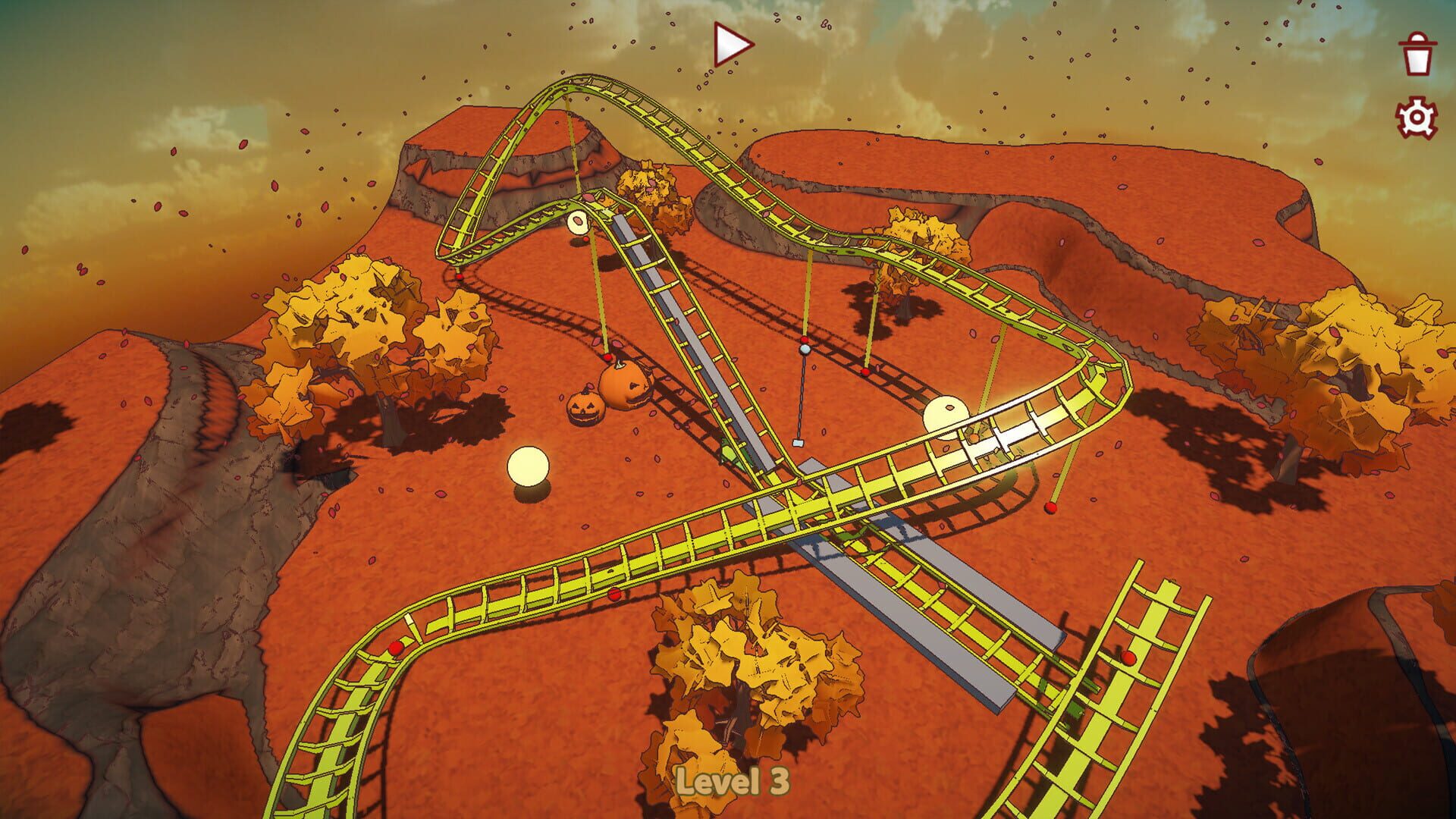Toggle the red node hanging below the right curve
The height and width of the screenshot is (819, 1456).
point(1050,504)
